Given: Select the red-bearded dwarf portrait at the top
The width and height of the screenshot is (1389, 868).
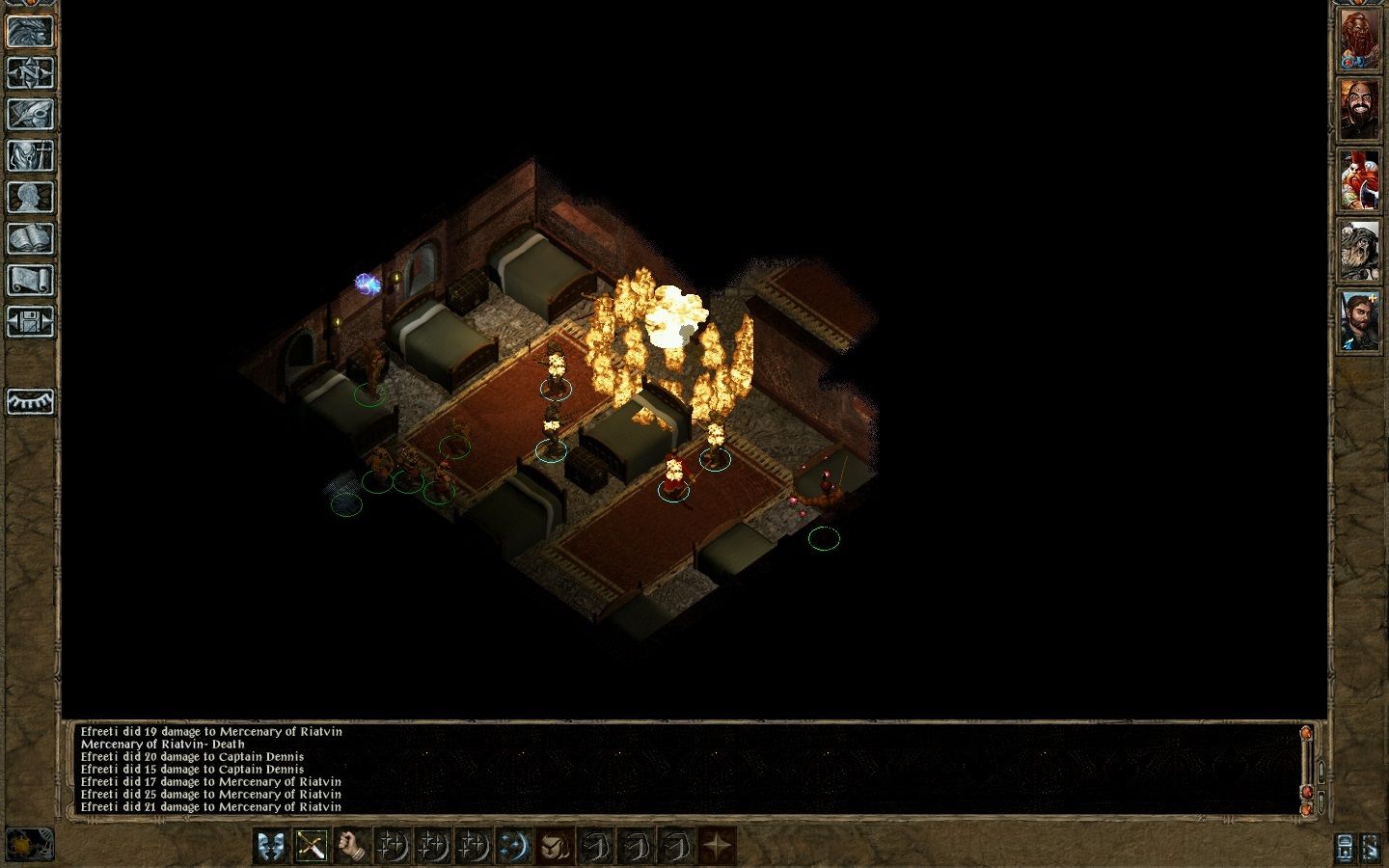Looking at the screenshot, I should 1358,41.
